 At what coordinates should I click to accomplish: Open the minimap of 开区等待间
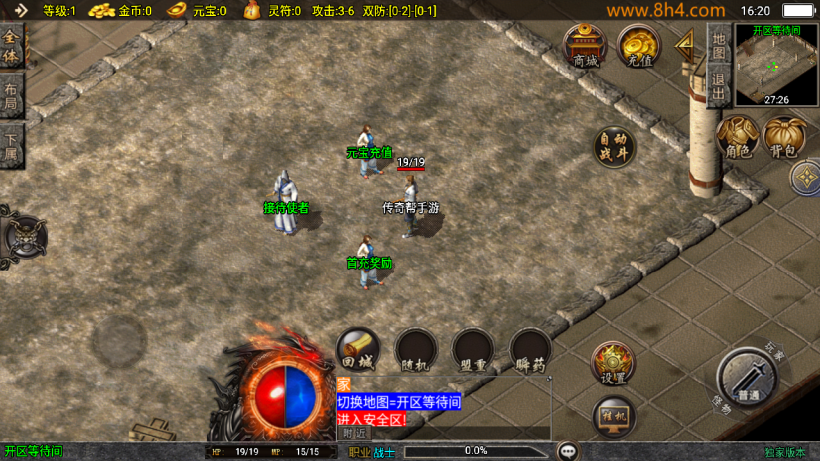click(x=775, y=66)
